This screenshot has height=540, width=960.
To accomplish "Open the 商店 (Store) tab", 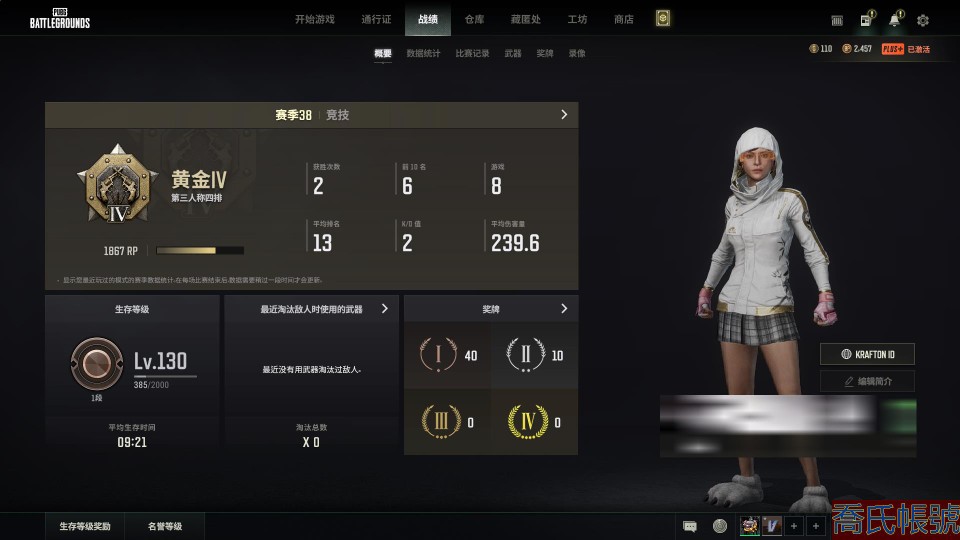I will point(624,19).
